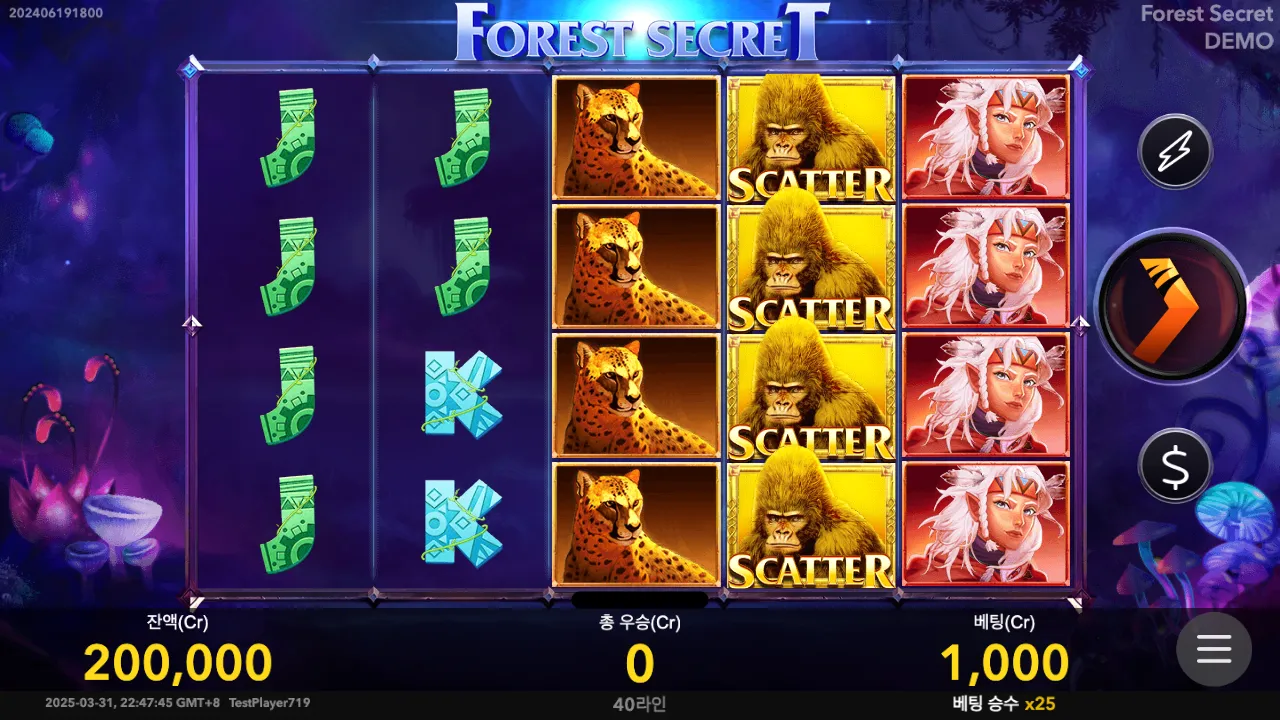Screen dimensions: 1280x720
Task: Select a cheetah symbol on reel three
Action: point(635,265)
